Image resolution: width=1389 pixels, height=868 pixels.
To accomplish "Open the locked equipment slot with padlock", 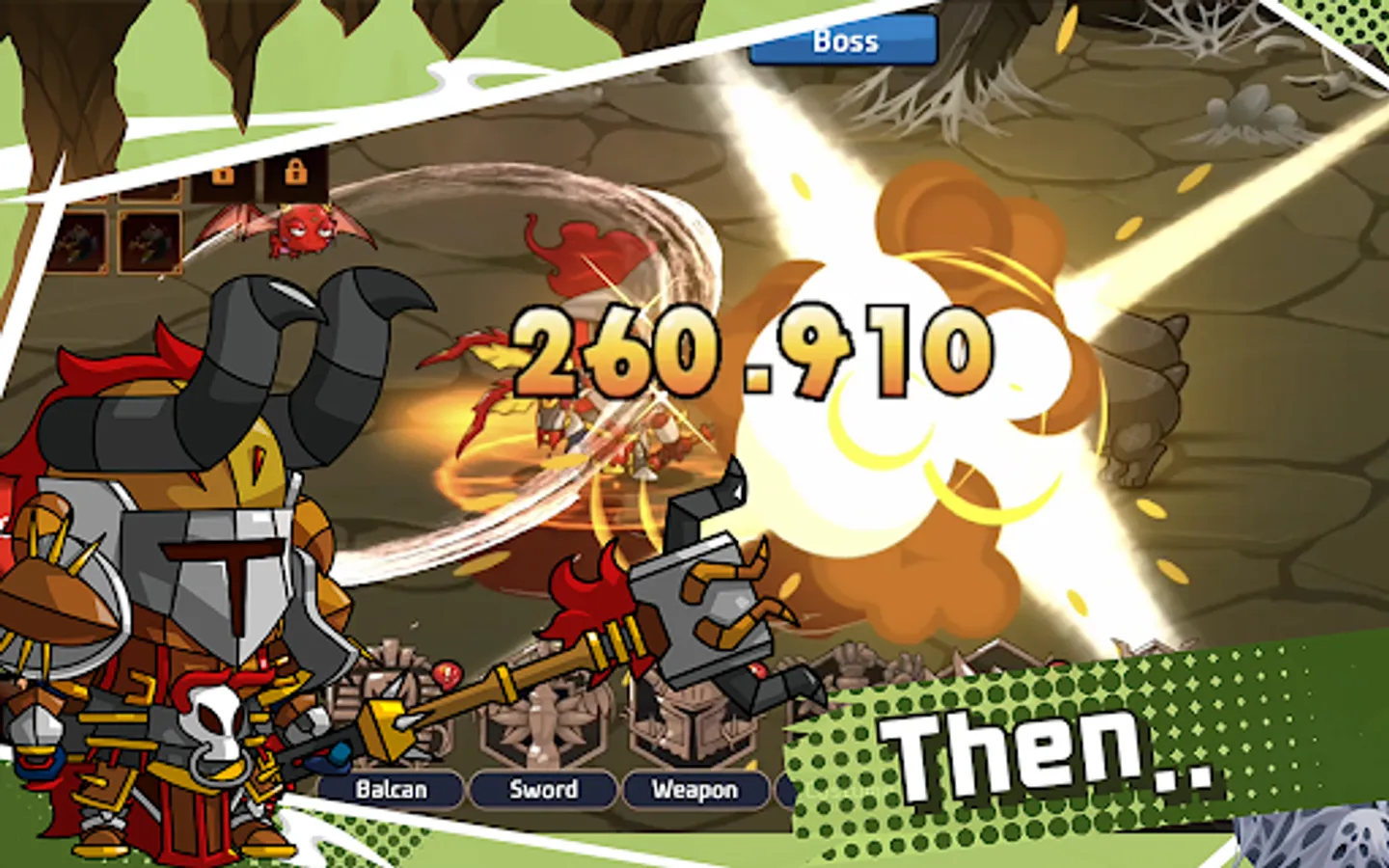I will 223,176.
